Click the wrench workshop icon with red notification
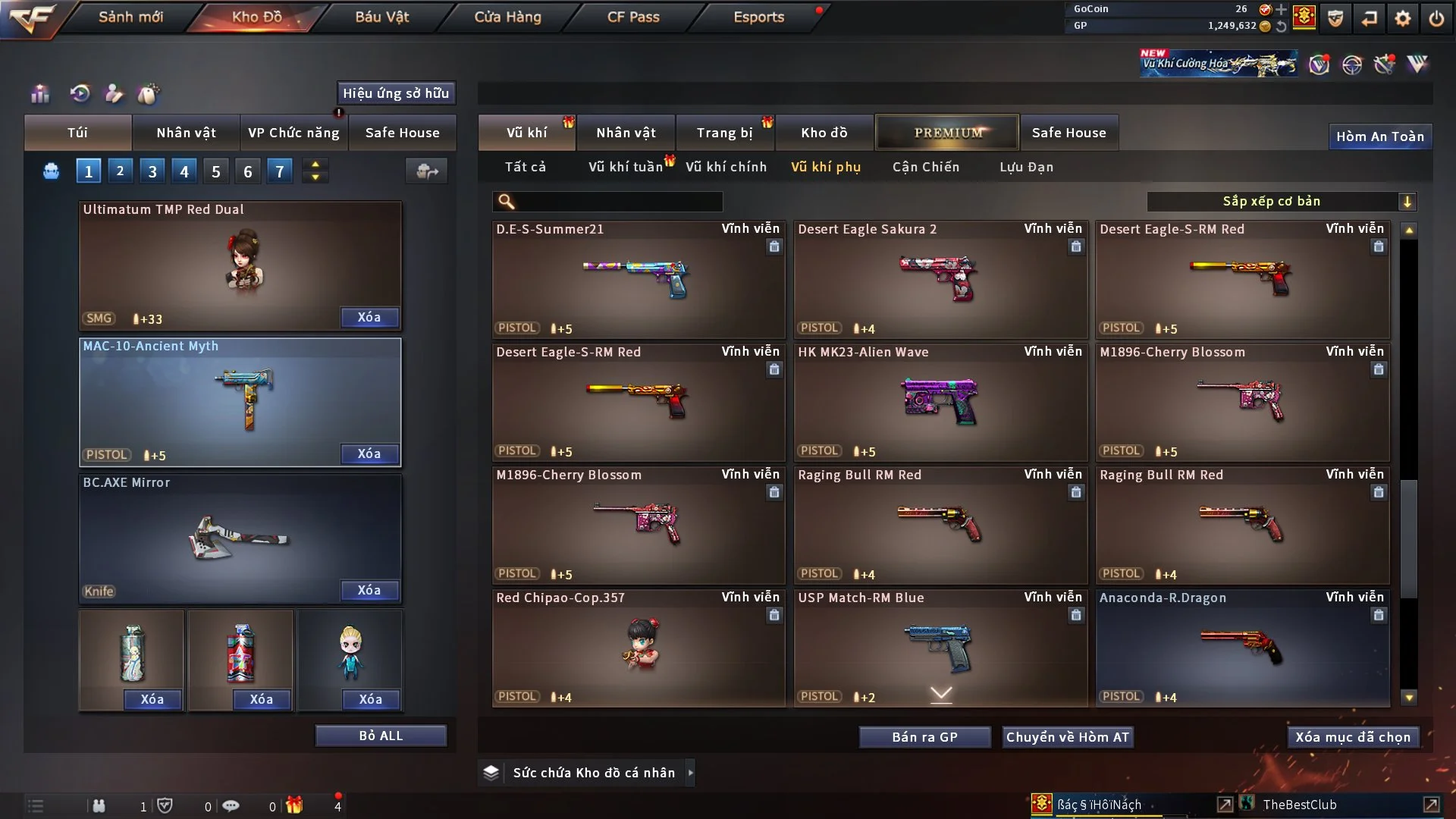This screenshot has width=1456, height=819. click(1385, 64)
